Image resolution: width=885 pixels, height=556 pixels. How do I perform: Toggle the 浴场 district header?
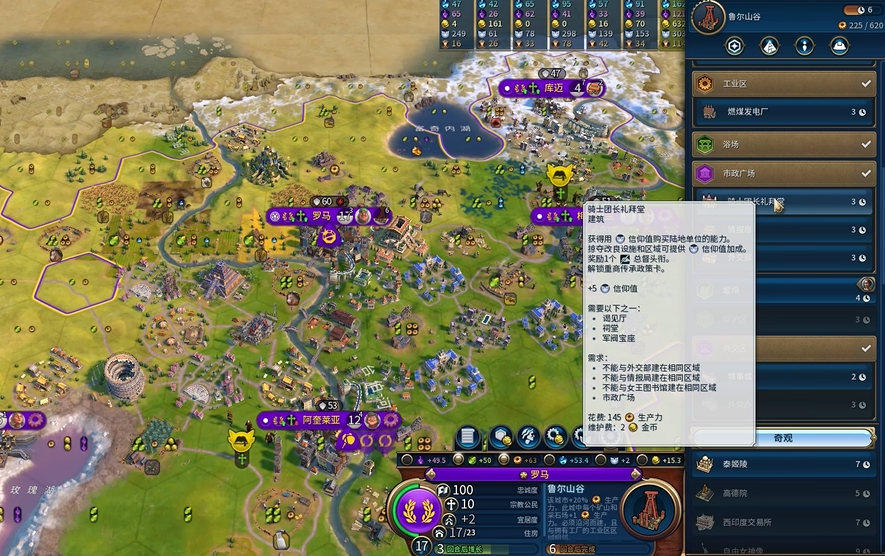click(782, 144)
